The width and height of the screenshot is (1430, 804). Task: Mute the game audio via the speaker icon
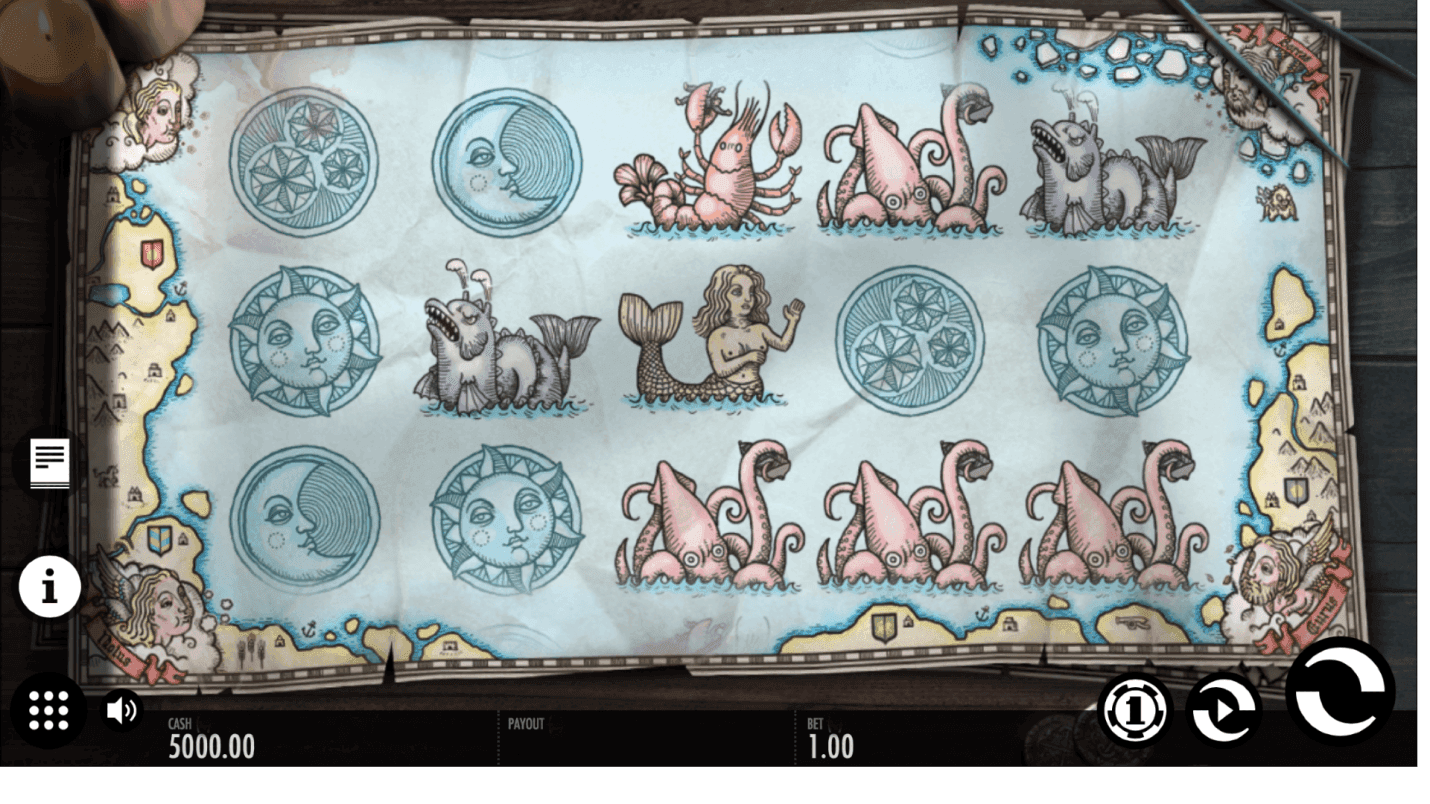122,710
